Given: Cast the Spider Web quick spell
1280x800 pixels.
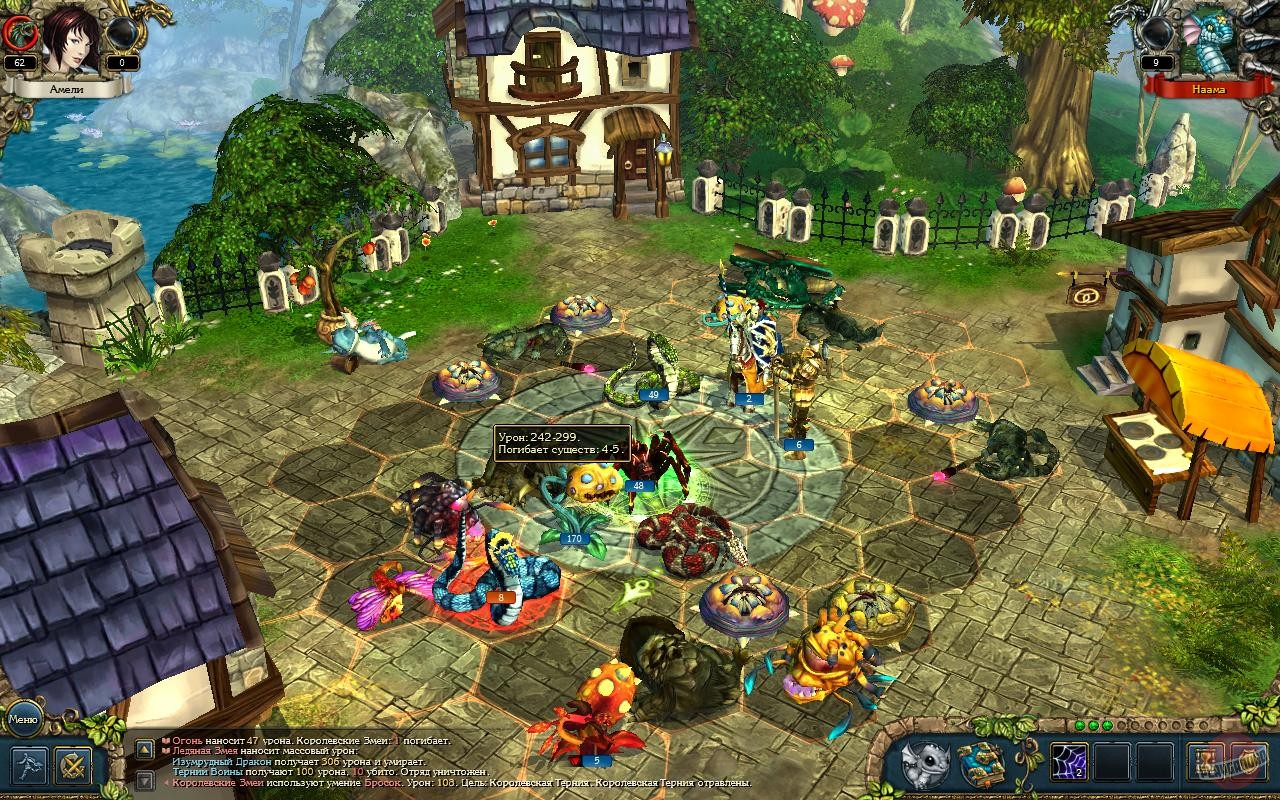Looking at the screenshot, I should [1070, 762].
